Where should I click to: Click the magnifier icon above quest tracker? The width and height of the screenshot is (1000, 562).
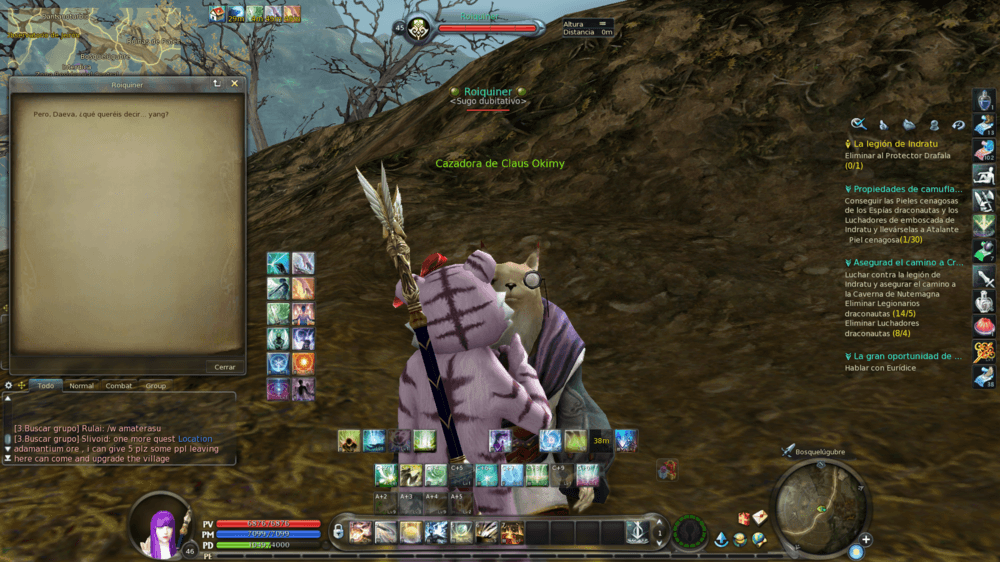point(858,124)
